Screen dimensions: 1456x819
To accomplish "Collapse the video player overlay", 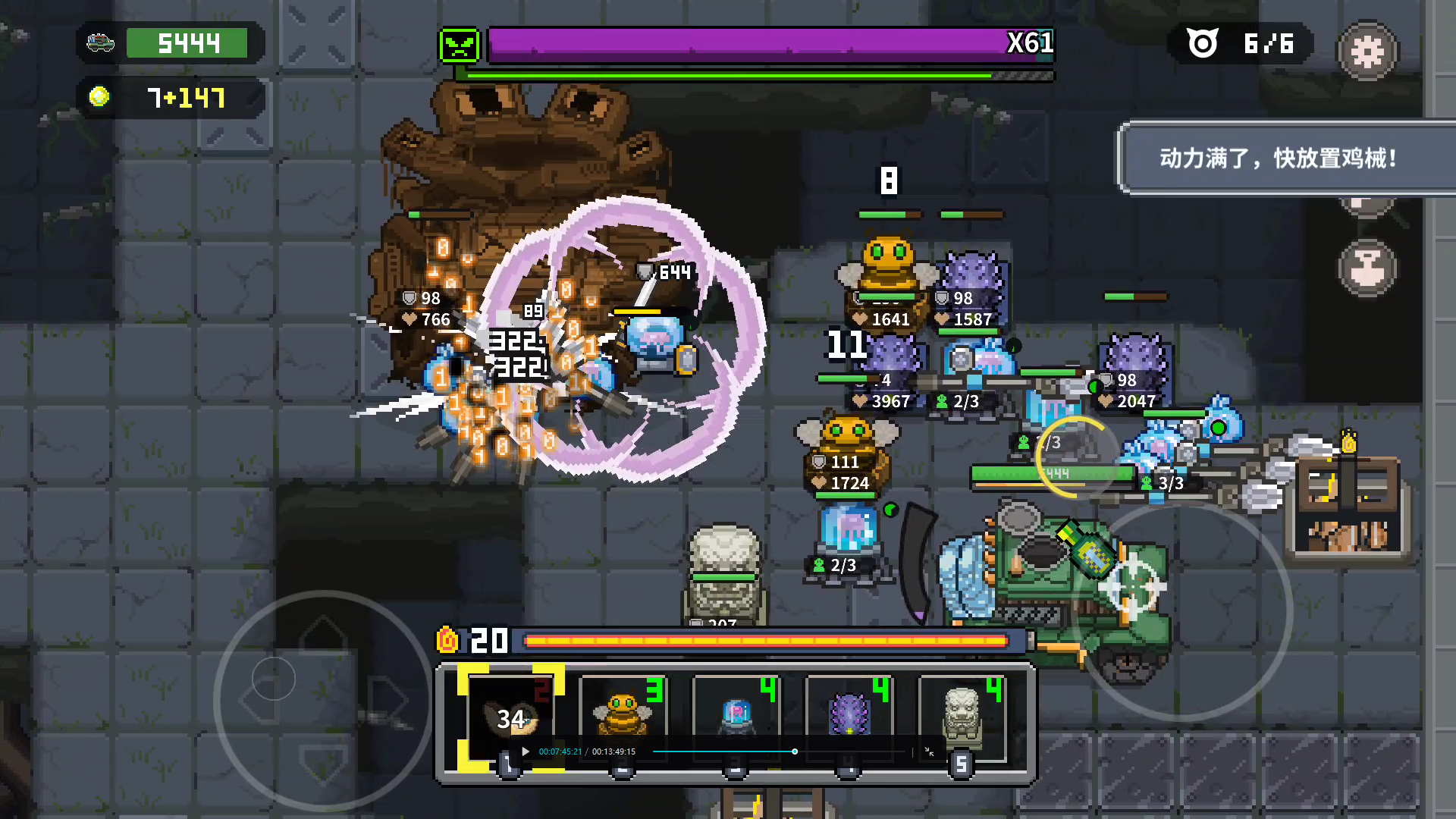I will 929,752.
